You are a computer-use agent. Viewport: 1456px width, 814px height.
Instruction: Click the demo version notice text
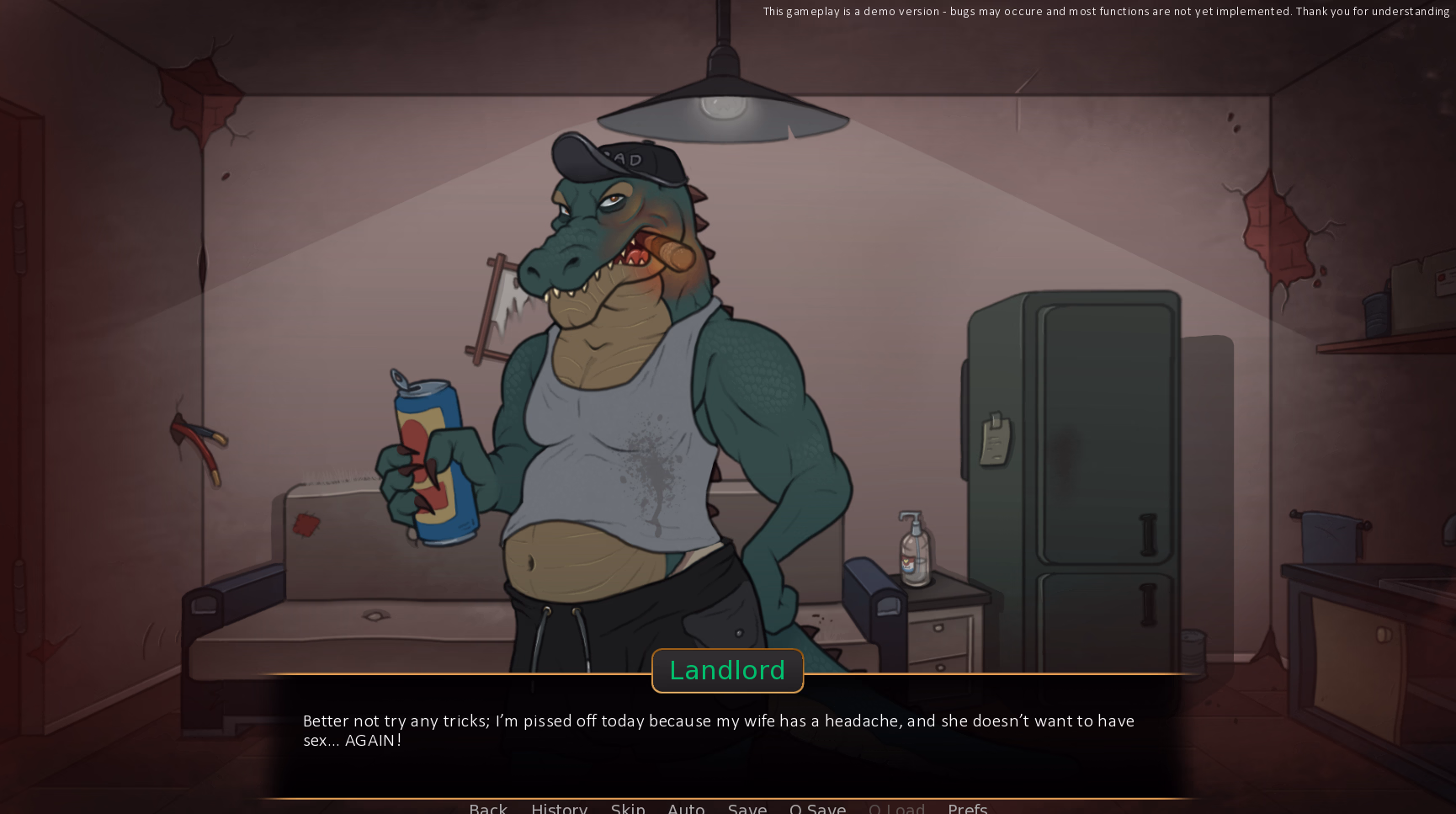point(1103,12)
